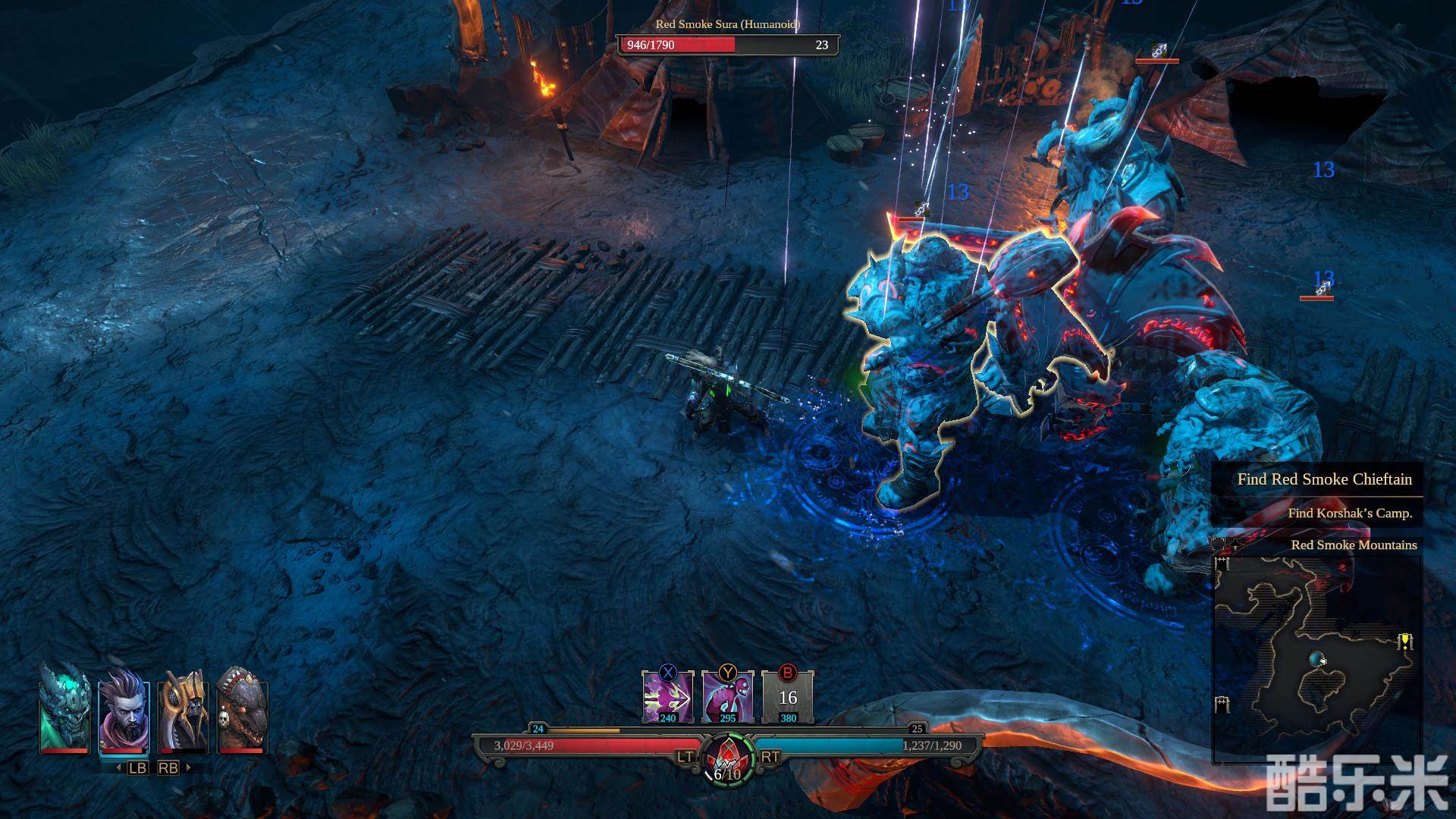Open the Find Red Smoke Chieftain quest
This screenshot has height=819, width=1456.
(1323, 479)
